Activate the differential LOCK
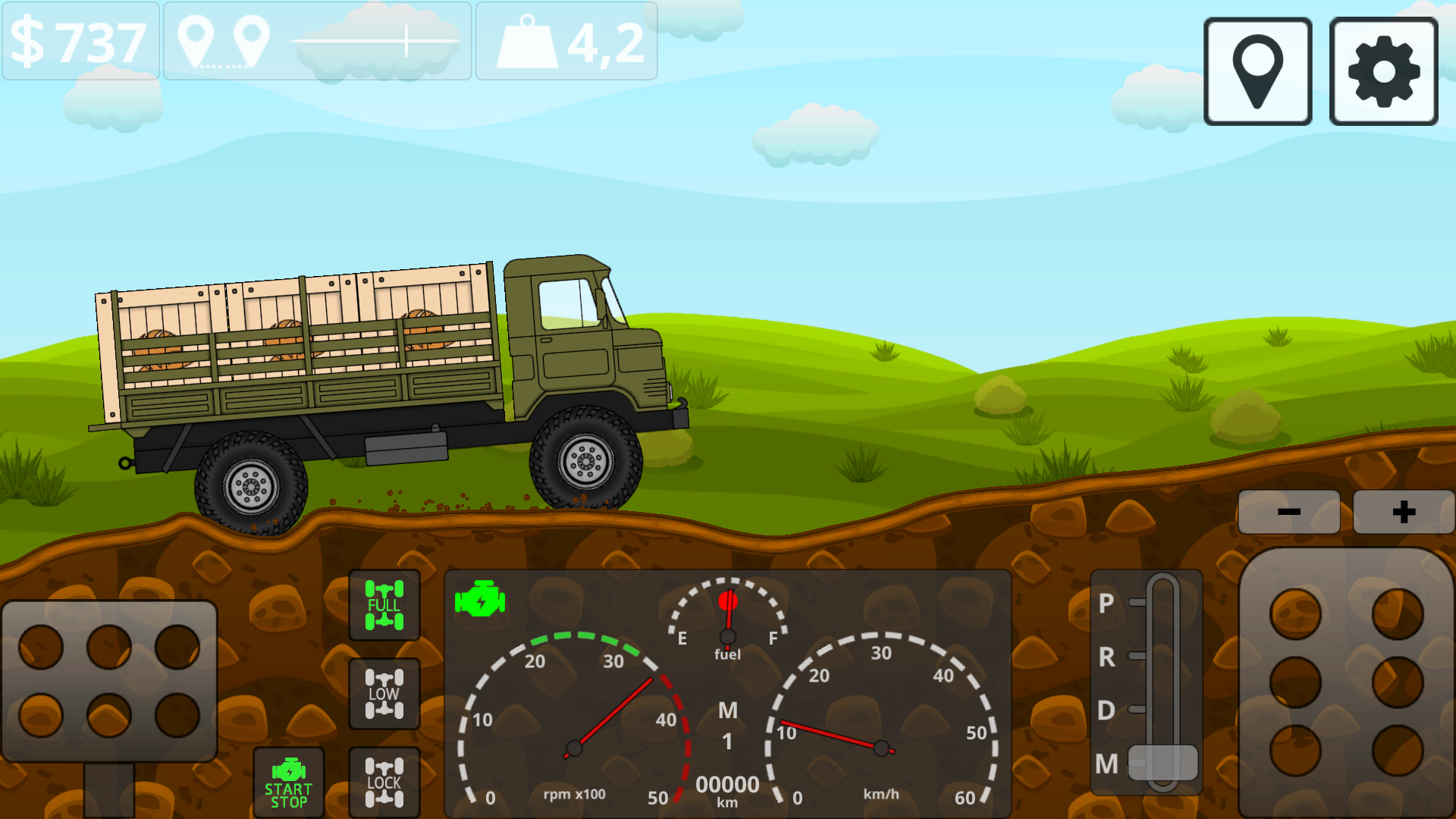The image size is (1456, 819). (x=383, y=781)
